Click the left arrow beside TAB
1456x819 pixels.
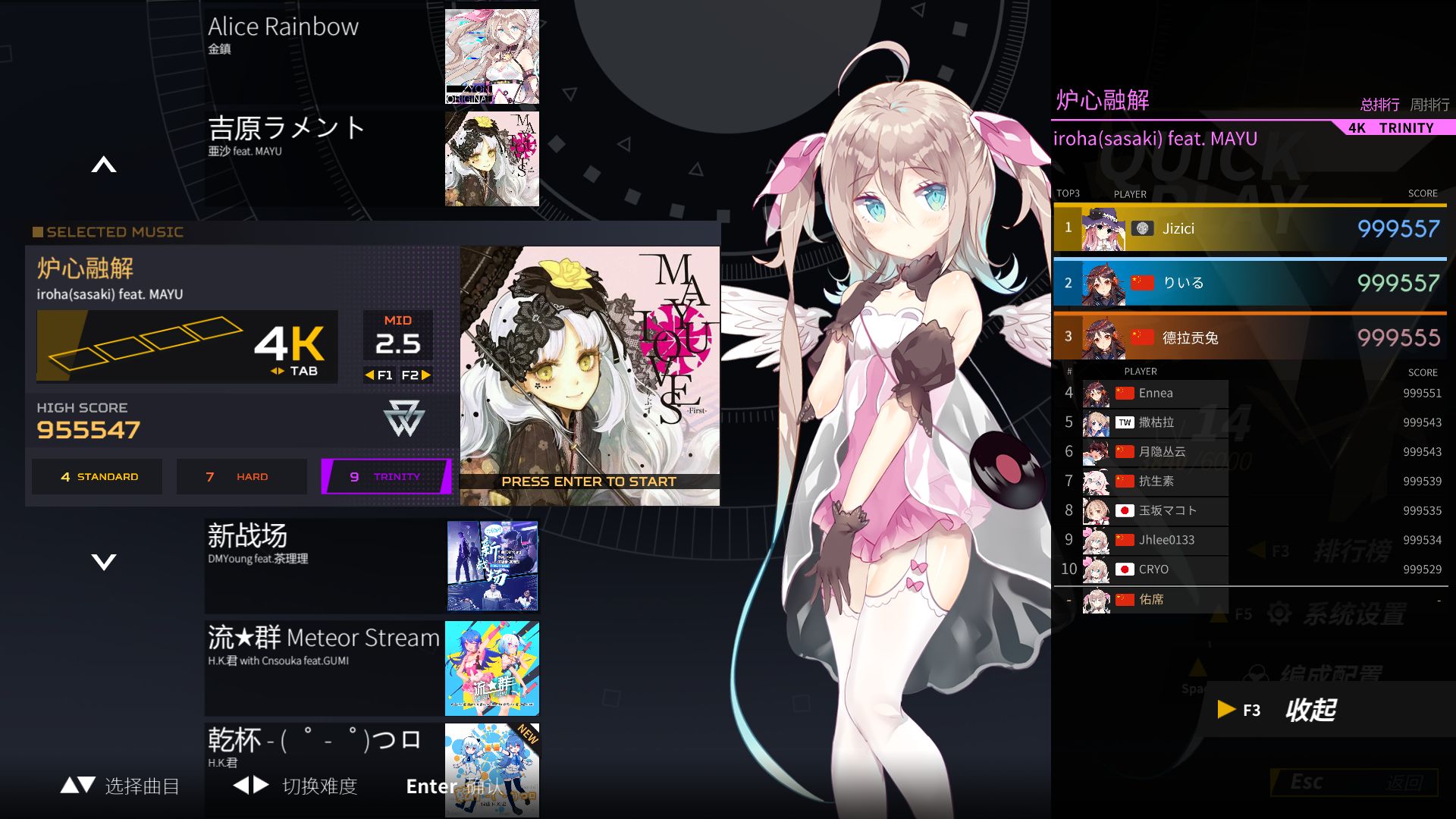[274, 372]
